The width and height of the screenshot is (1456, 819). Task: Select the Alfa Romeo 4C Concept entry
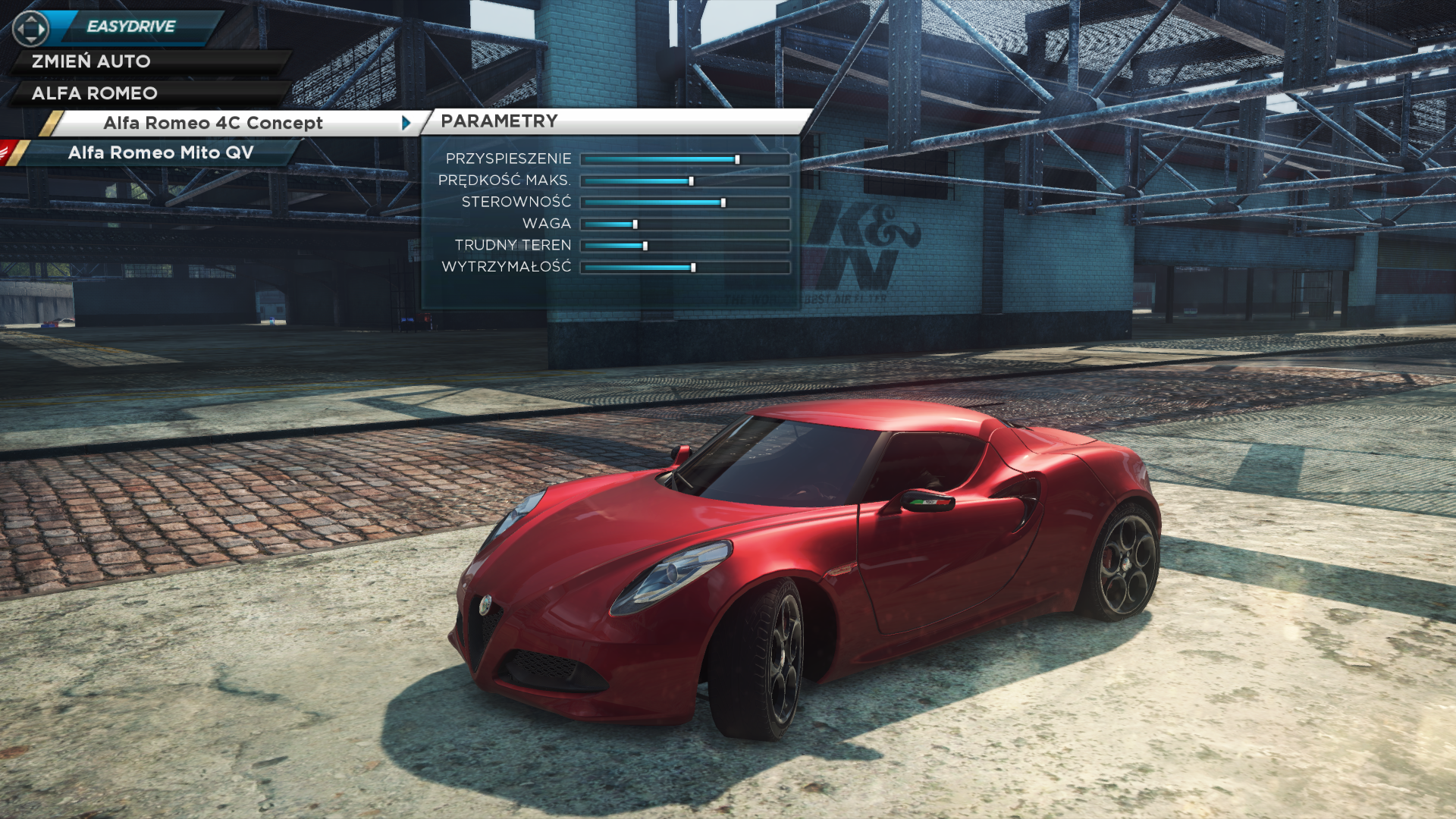(213, 123)
